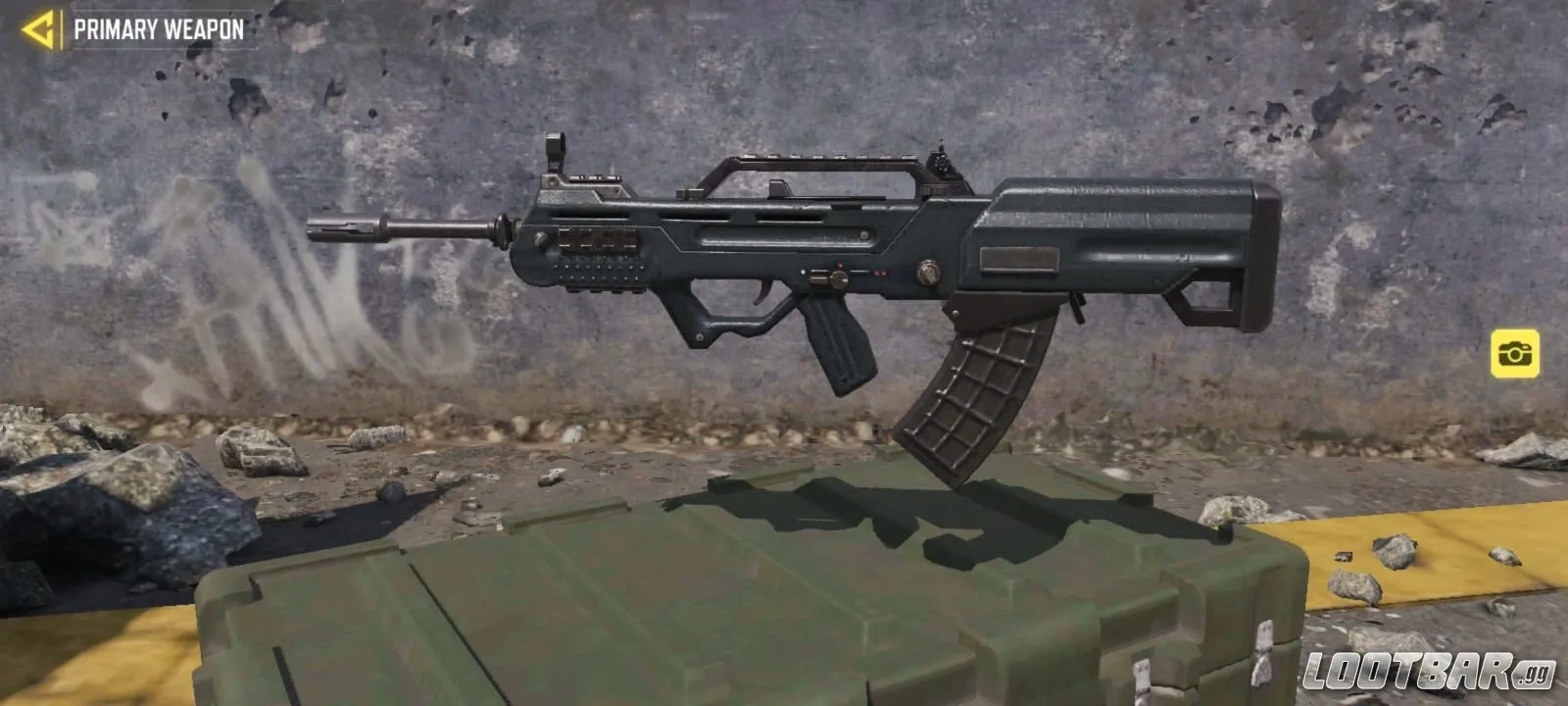Select the side rail panel on the handguard

pos(598,238)
